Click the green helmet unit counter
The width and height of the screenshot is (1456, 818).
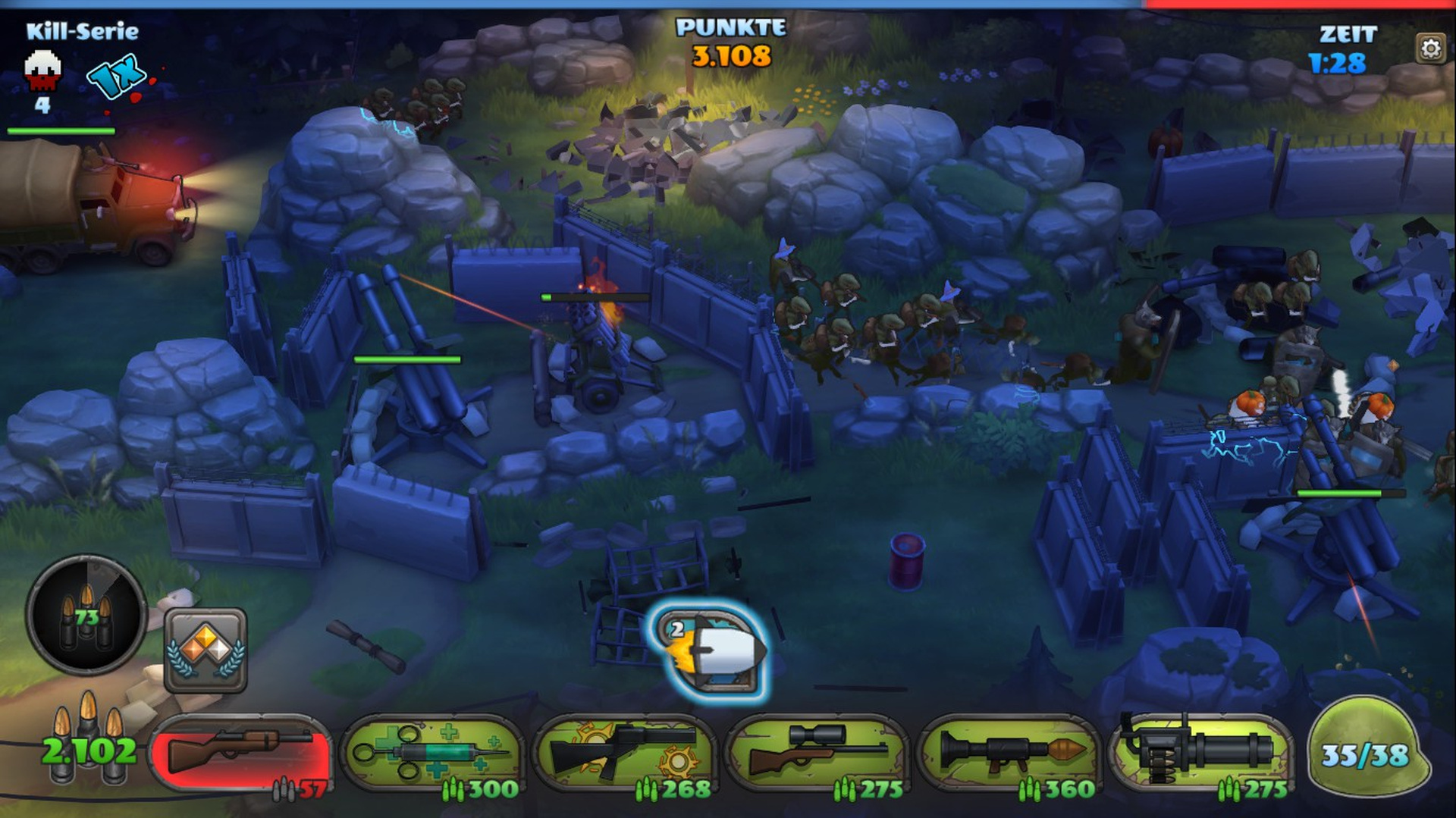click(x=1365, y=751)
